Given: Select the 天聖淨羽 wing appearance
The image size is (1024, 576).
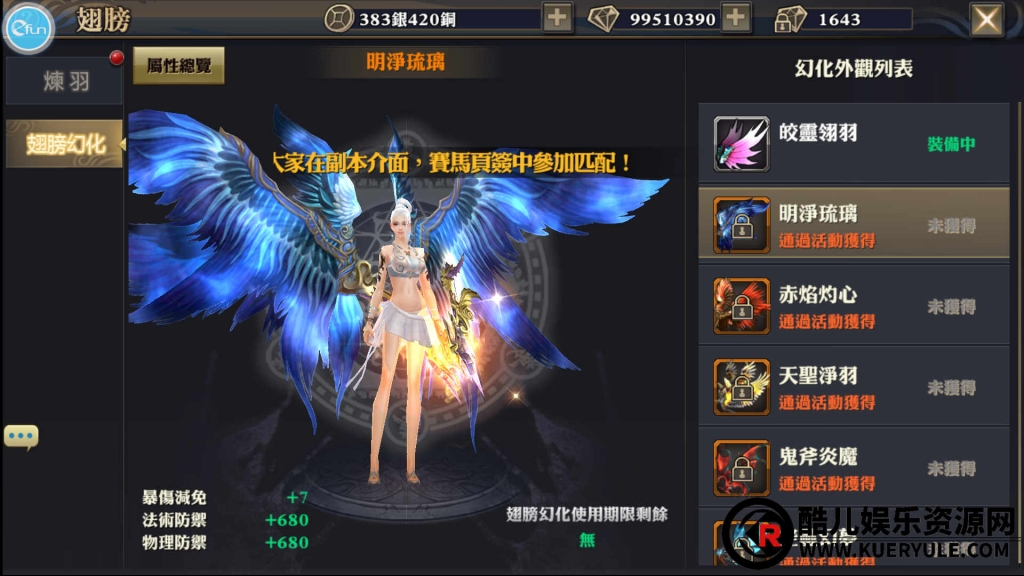Looking at the screenshot, I should point(853,387).
